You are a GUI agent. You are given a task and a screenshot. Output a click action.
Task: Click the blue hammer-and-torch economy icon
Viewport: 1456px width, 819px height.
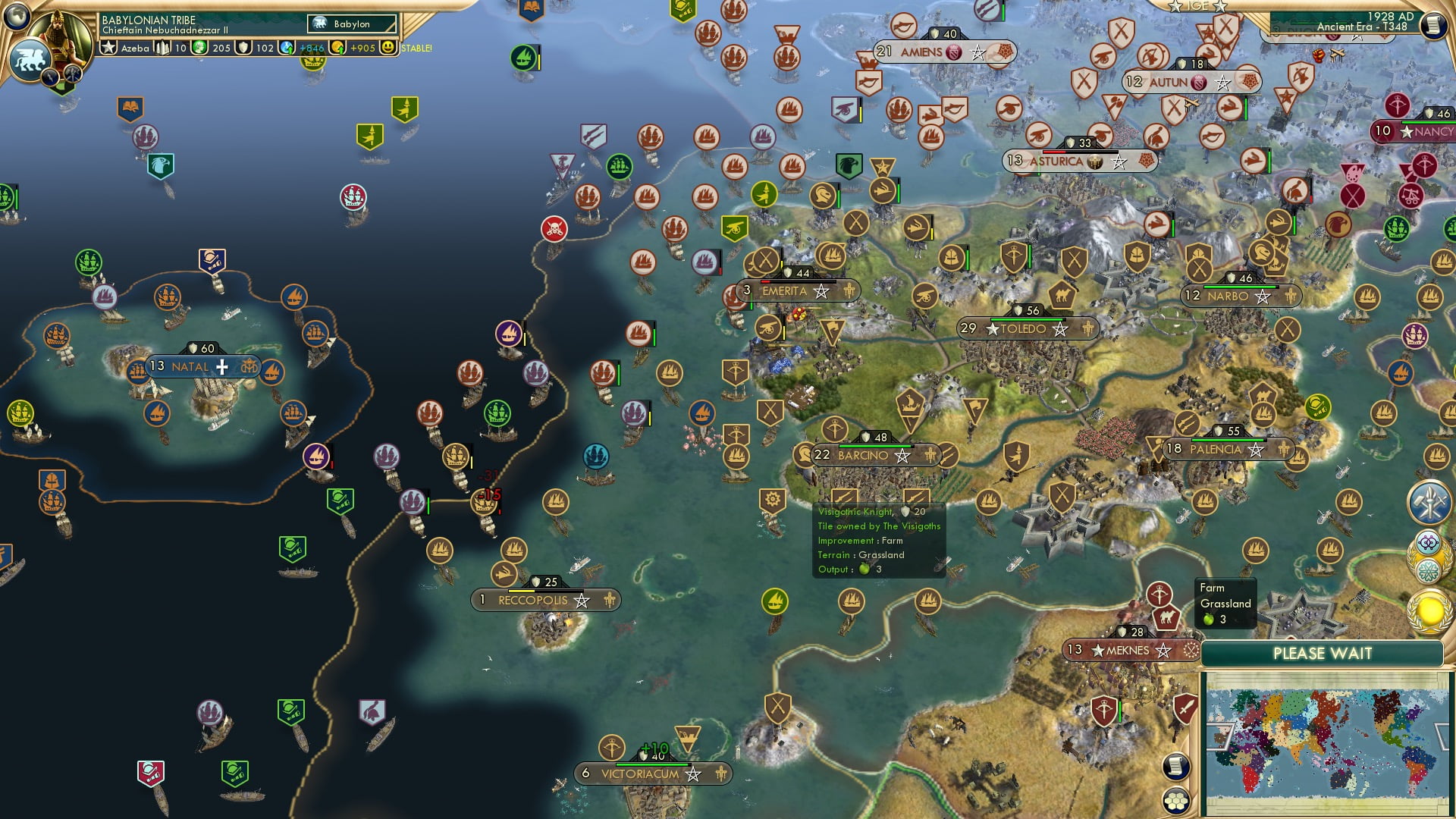click(x=1429, y=502)
